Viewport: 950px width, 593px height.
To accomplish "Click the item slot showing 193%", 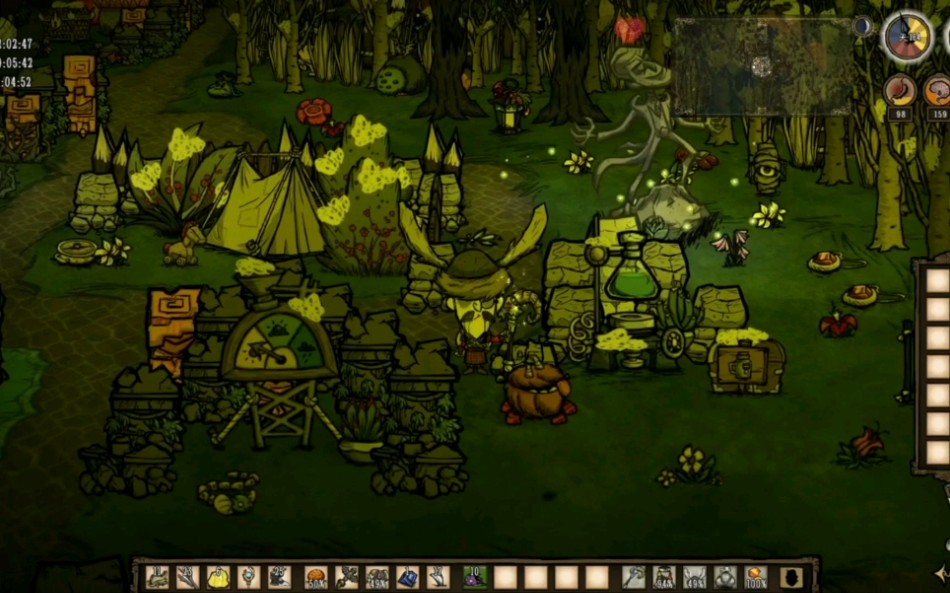I will 377,577.
